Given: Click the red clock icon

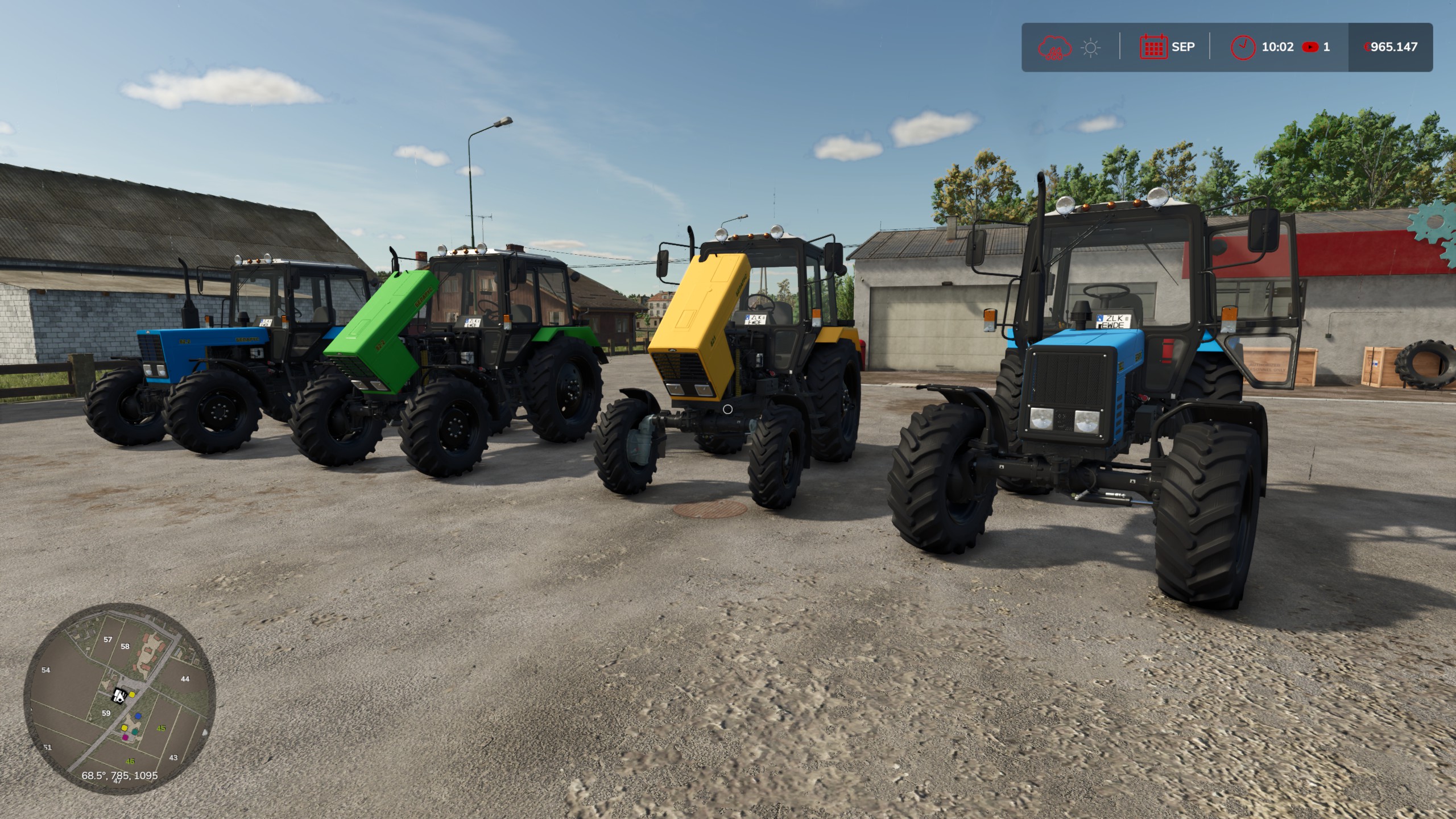Looking at the screenshot, I should [x=1243, y=48].
